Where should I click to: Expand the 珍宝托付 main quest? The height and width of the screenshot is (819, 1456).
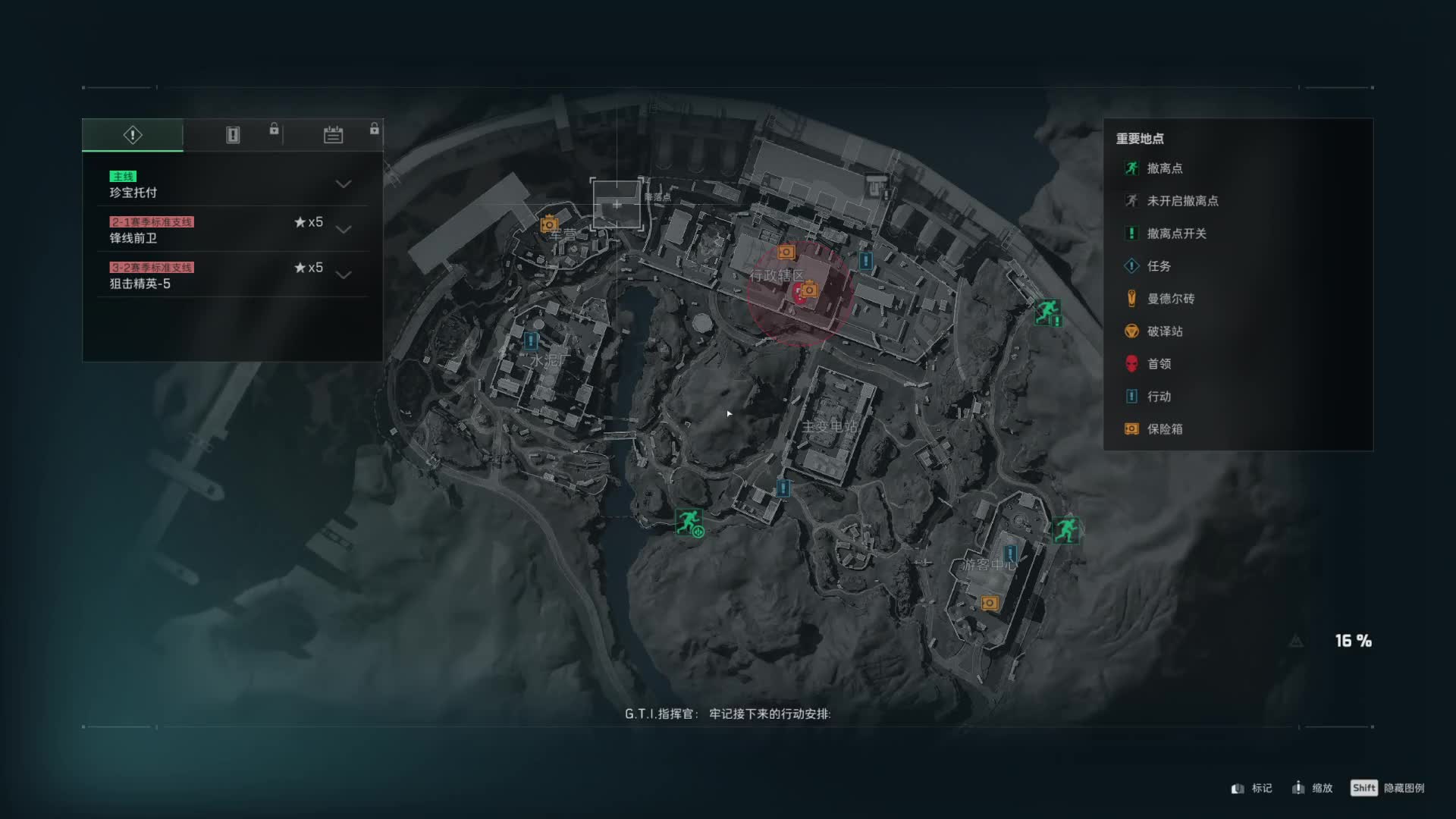344,184
